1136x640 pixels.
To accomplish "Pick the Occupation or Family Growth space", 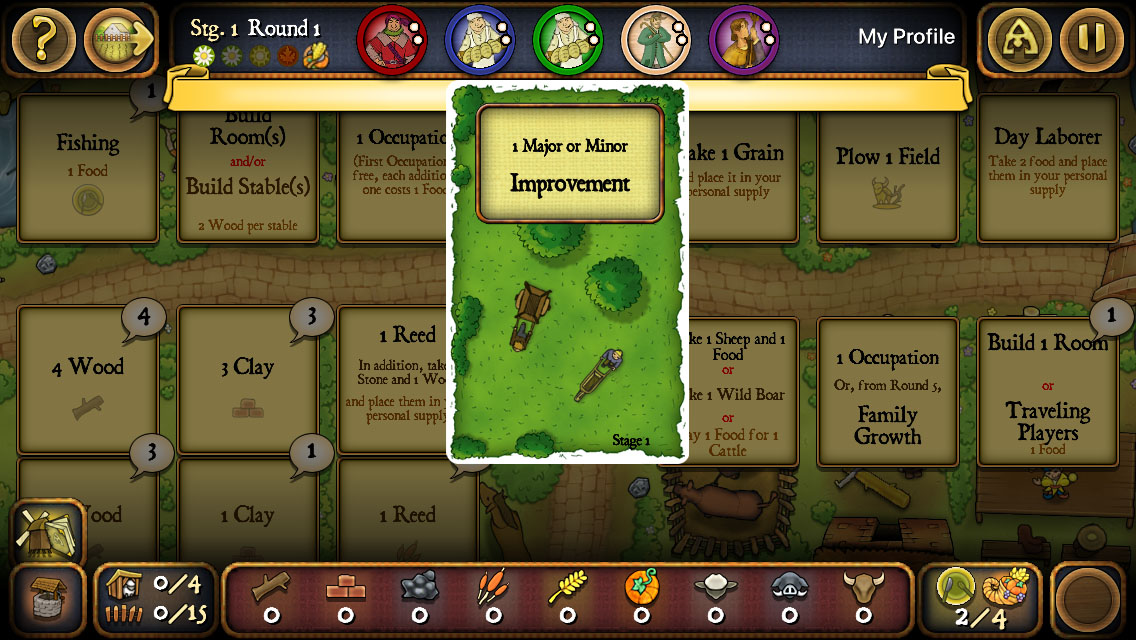I will pos(888,392).
